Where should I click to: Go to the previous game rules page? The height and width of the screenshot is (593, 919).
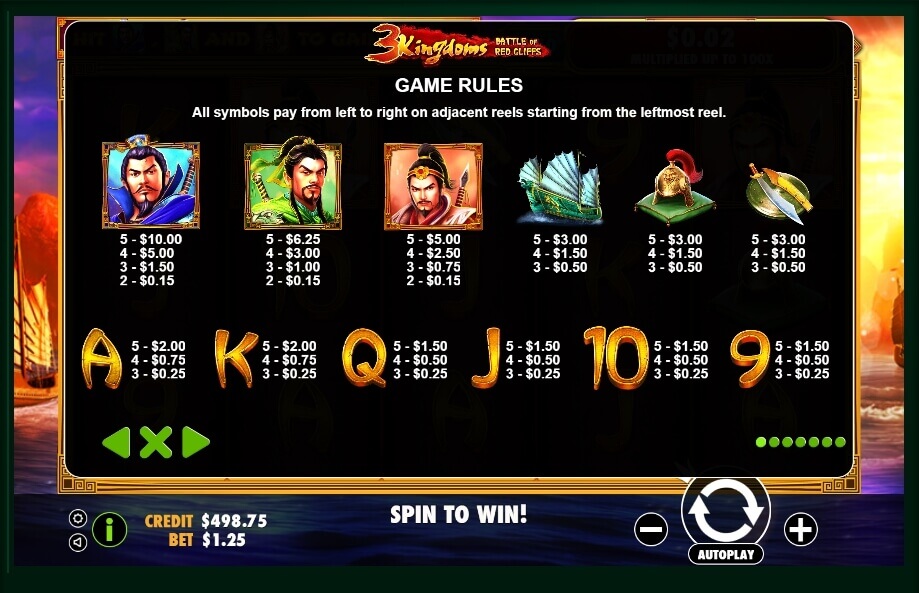click(116, 442)
